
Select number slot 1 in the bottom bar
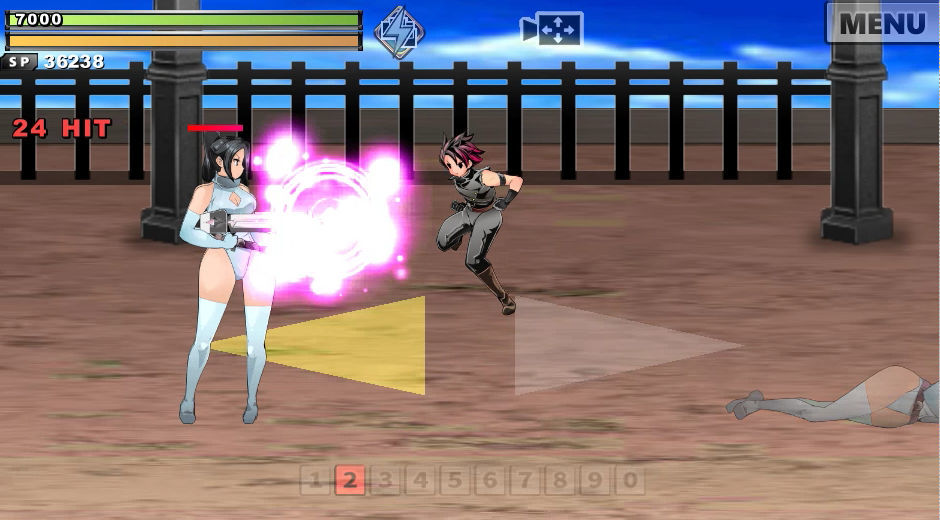pyautogui.click(x=315, y=481)
